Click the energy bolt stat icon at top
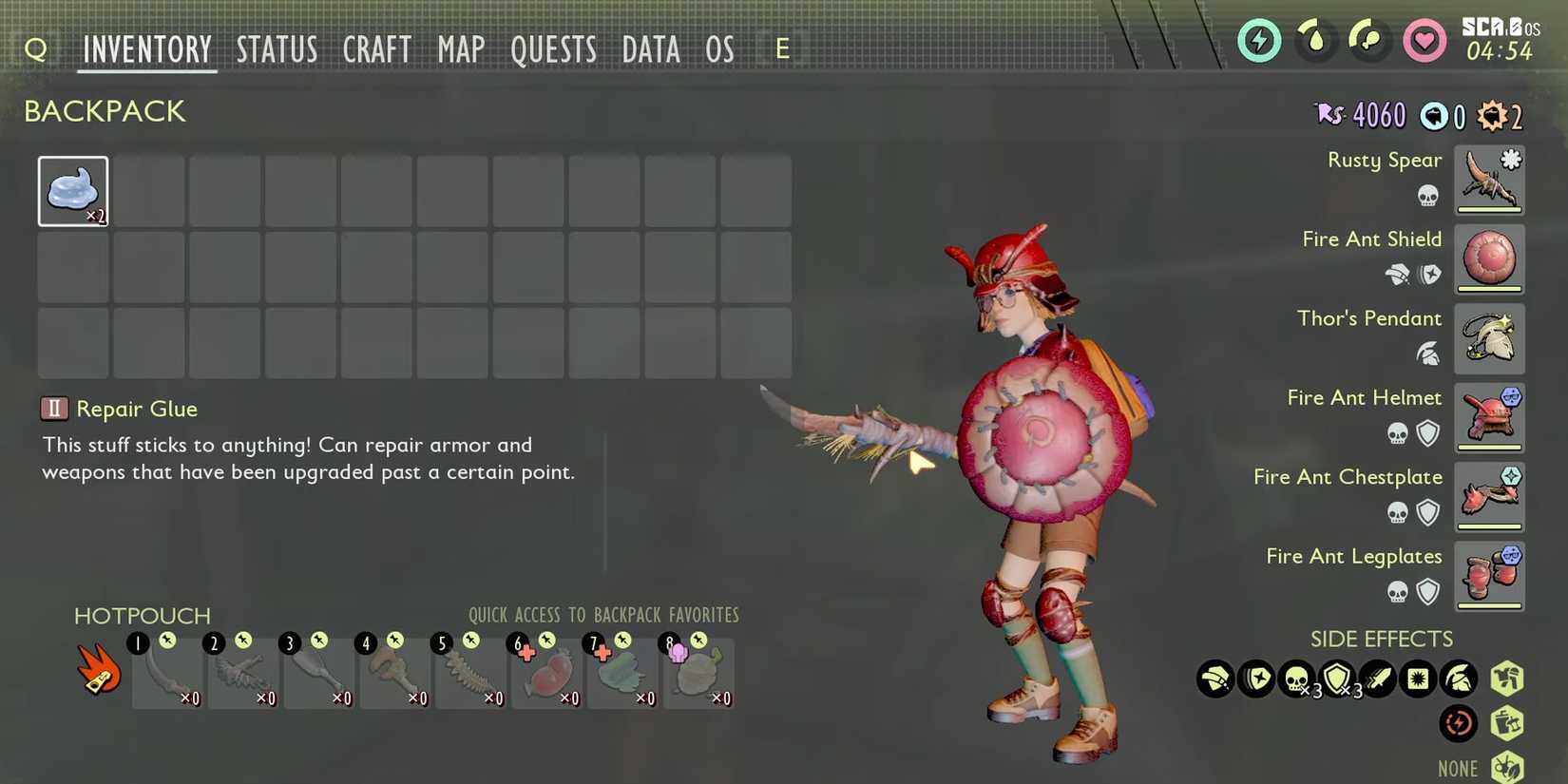 (x=1258, y=41)
